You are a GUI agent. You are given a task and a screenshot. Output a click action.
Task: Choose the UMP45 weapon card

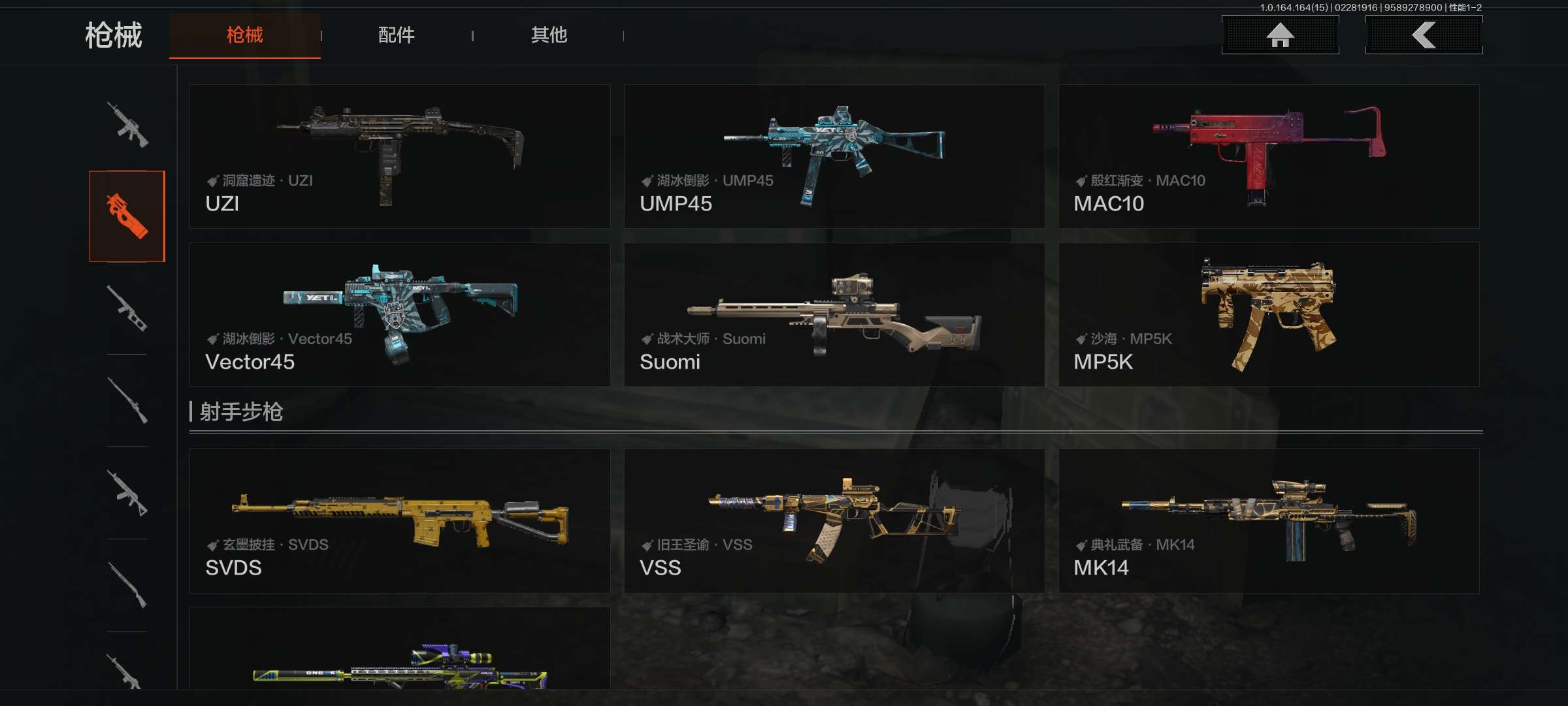tap(834, 156)
